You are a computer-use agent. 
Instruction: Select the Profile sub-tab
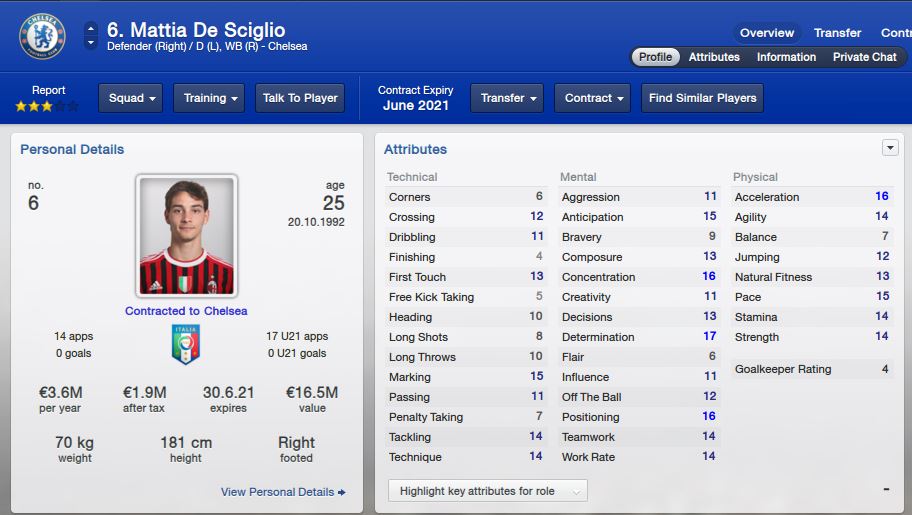[655, 57]
